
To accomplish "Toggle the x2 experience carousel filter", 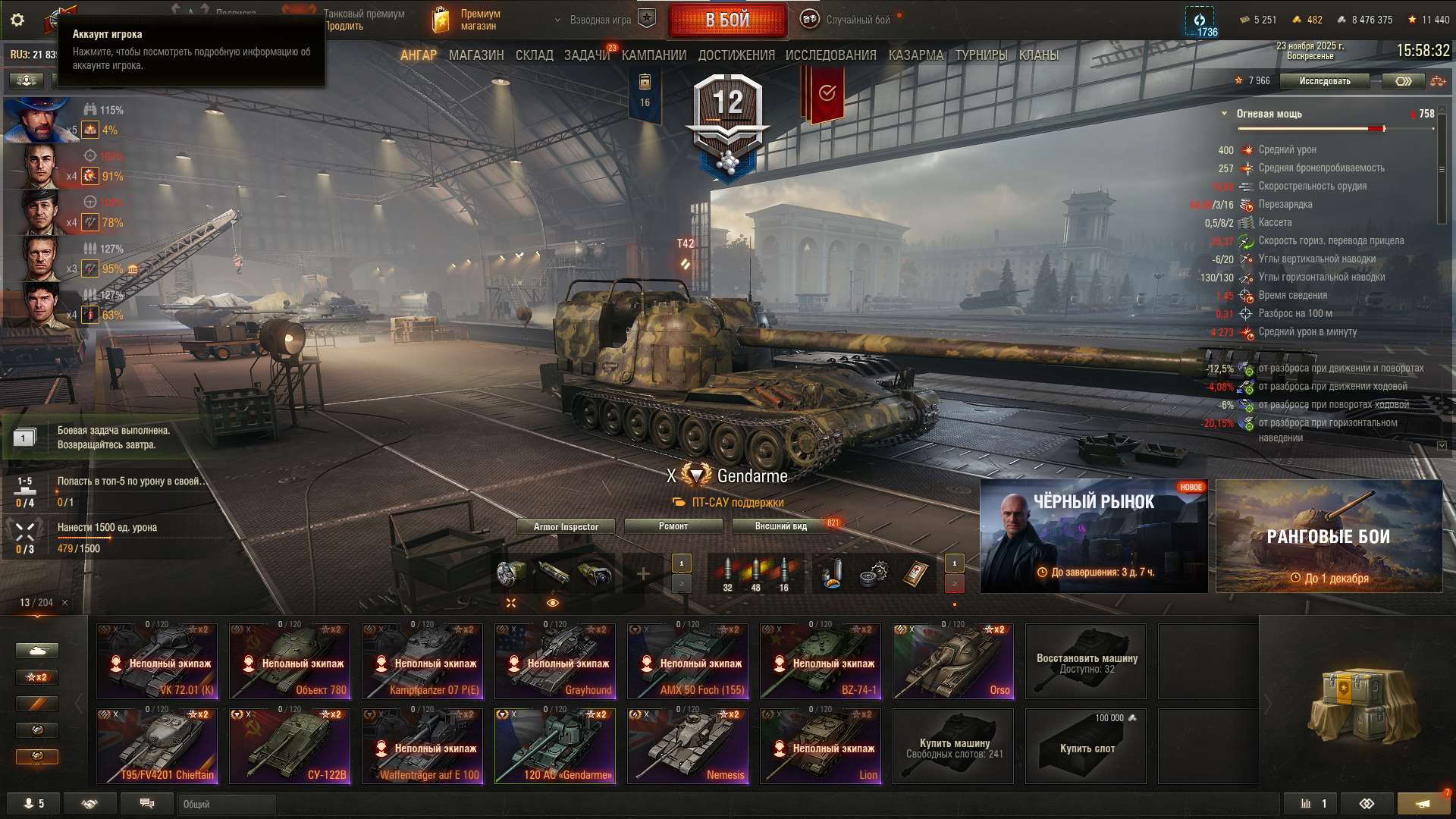I will 36,677.
